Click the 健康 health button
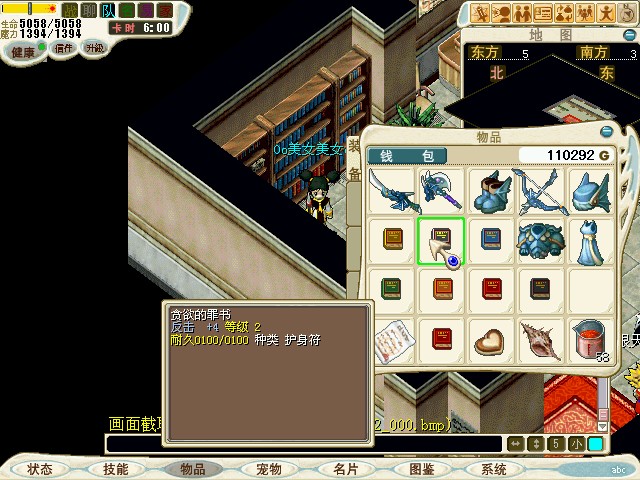Screen dimensions: 640x480 point(23,49)
